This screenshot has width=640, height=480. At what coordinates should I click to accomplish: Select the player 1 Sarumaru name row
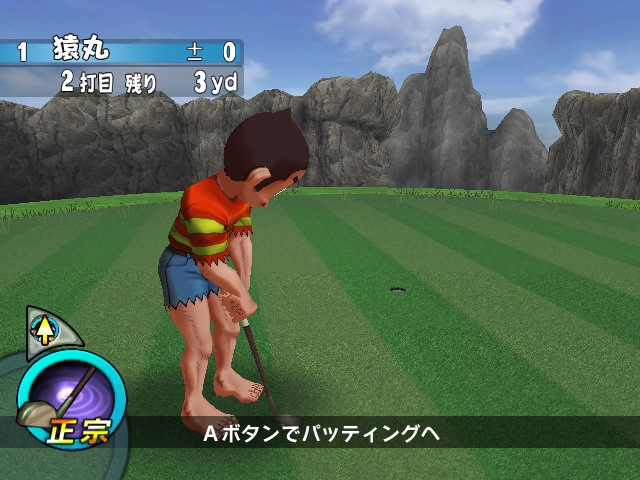tap(120, 52)
